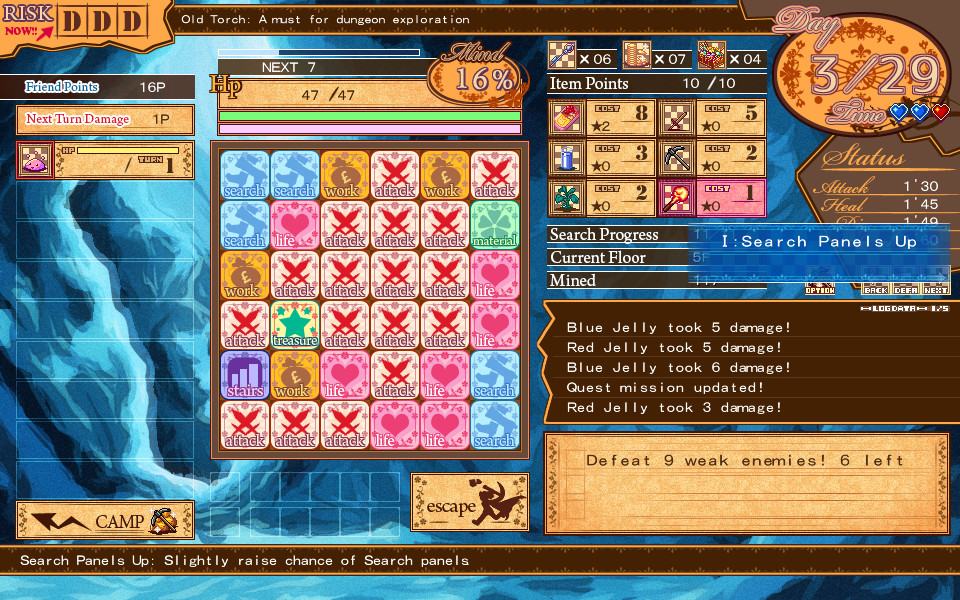Click the pink jelly enemy portrait

pyautogui.click(x=36, y=160)
